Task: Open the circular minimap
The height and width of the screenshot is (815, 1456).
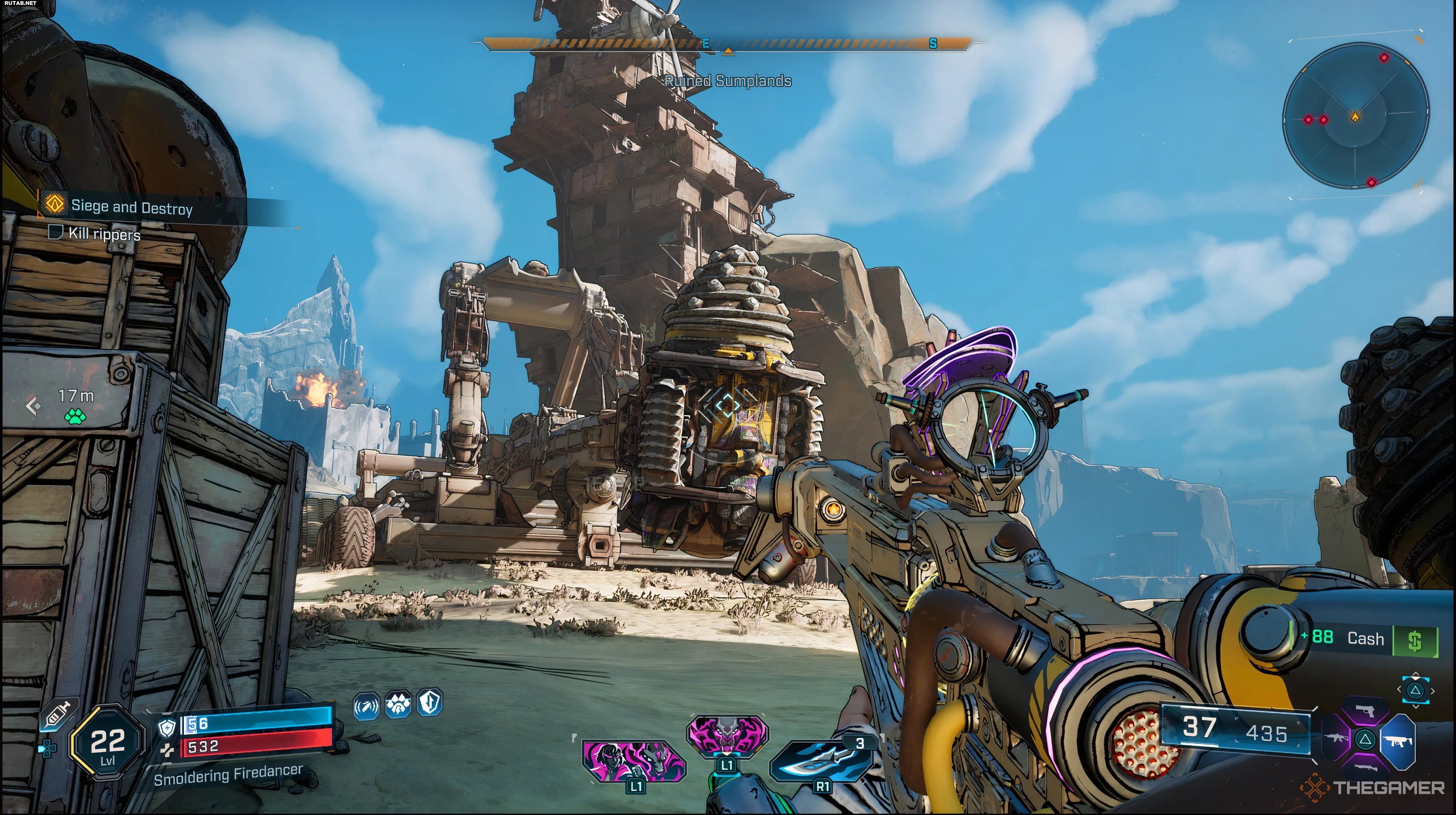Action: tap(1356, 118)
